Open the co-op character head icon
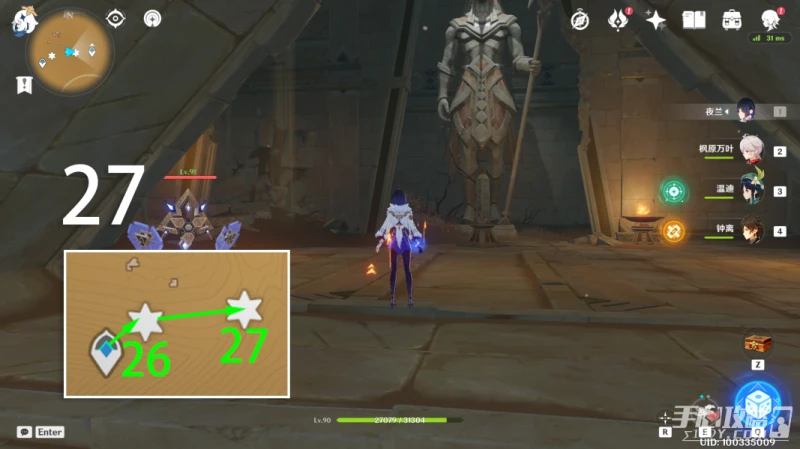The height and width of the screenshot is (449, 800). point(770,20)
